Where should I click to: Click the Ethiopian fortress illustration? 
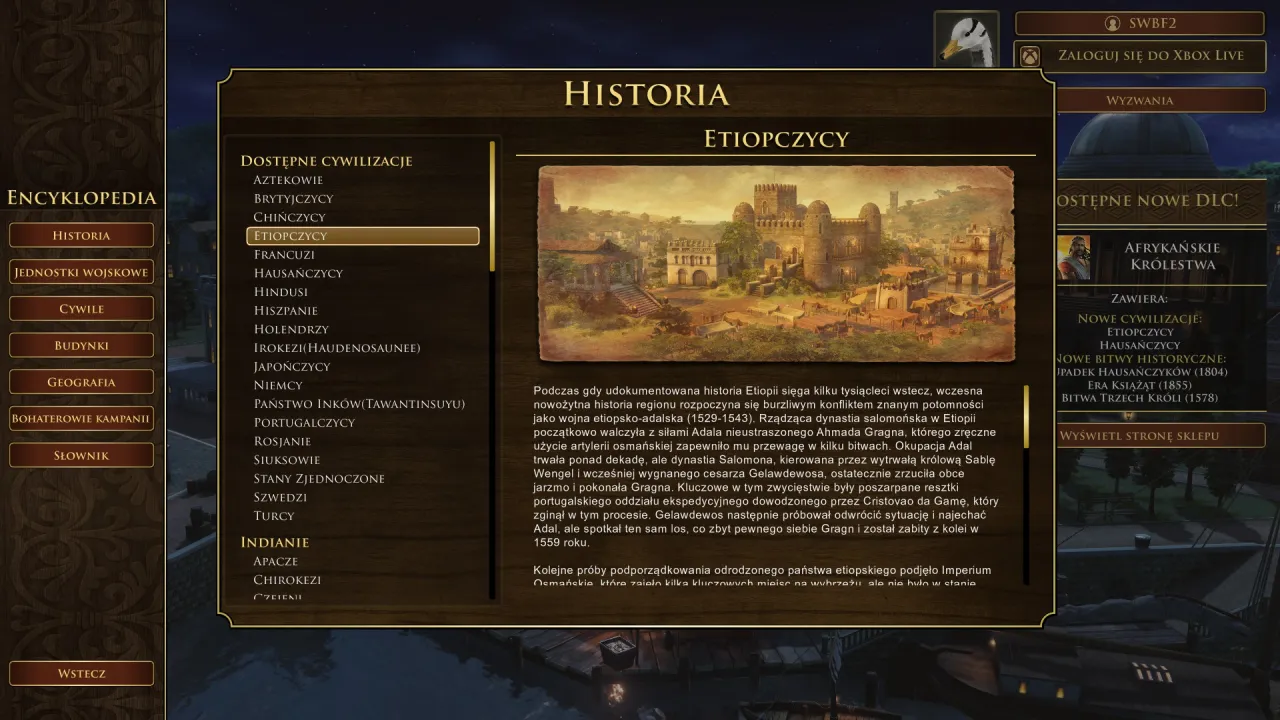click(x=775, y=262)
